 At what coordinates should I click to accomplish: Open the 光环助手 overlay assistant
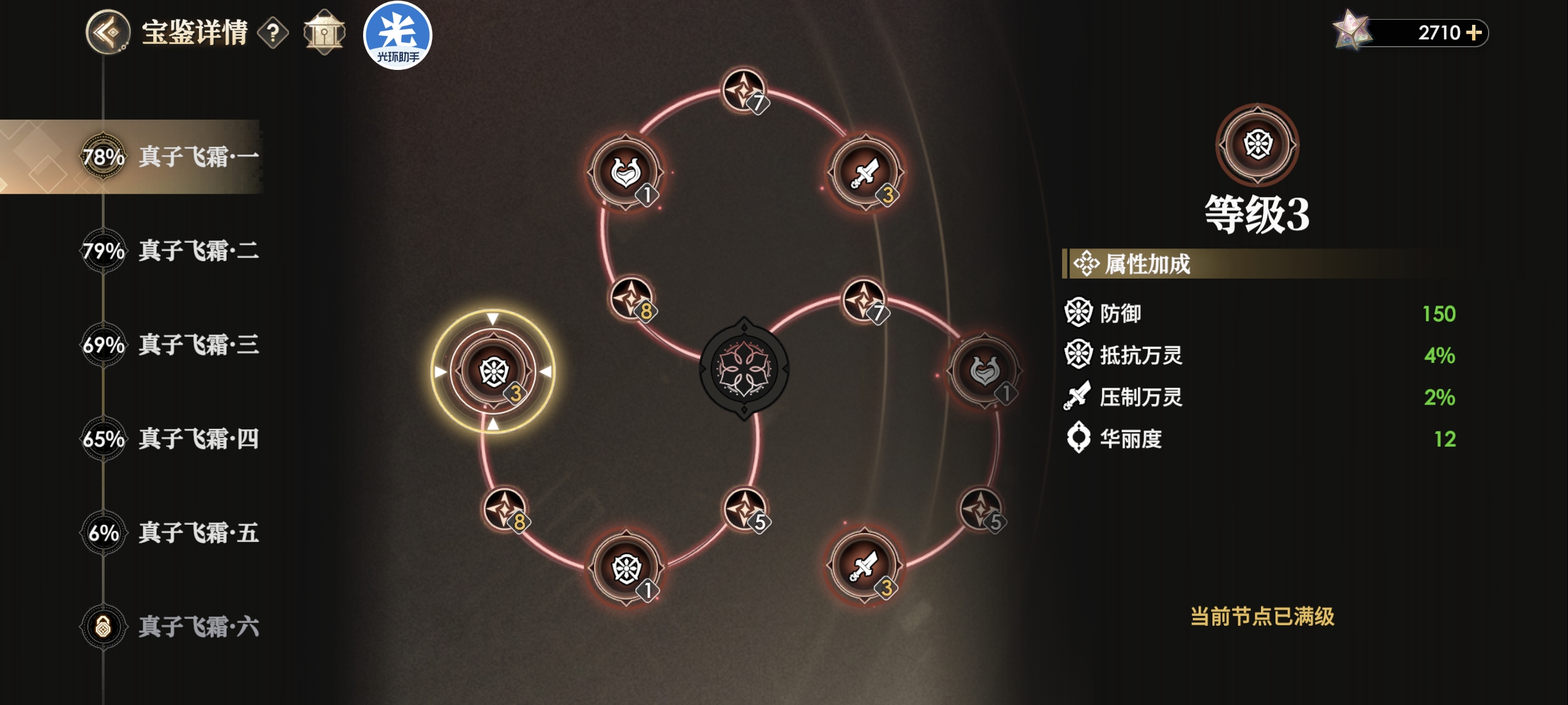point(397,36)
